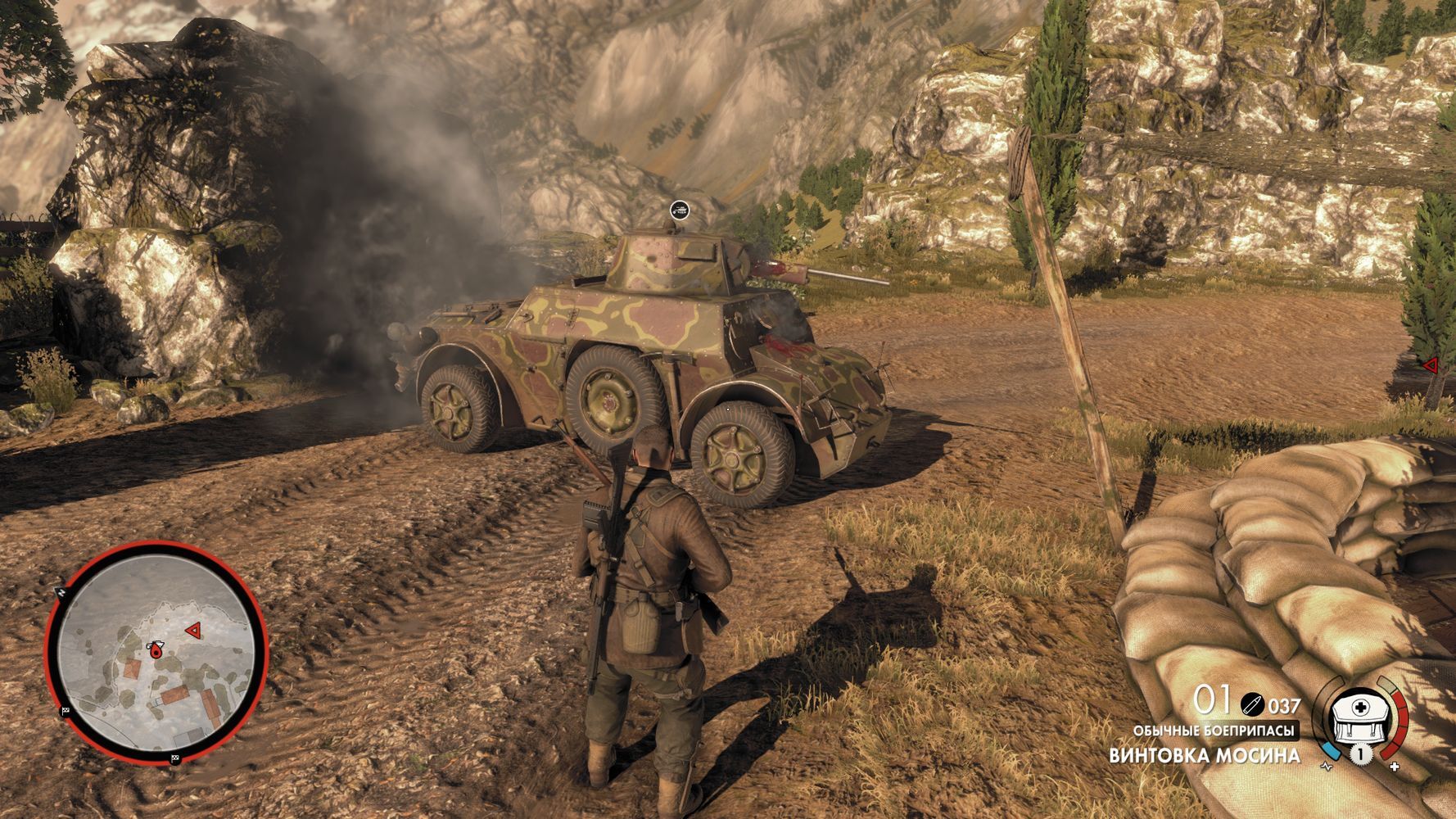Select the red triangle marker on minimap

(x=193, y=630)
